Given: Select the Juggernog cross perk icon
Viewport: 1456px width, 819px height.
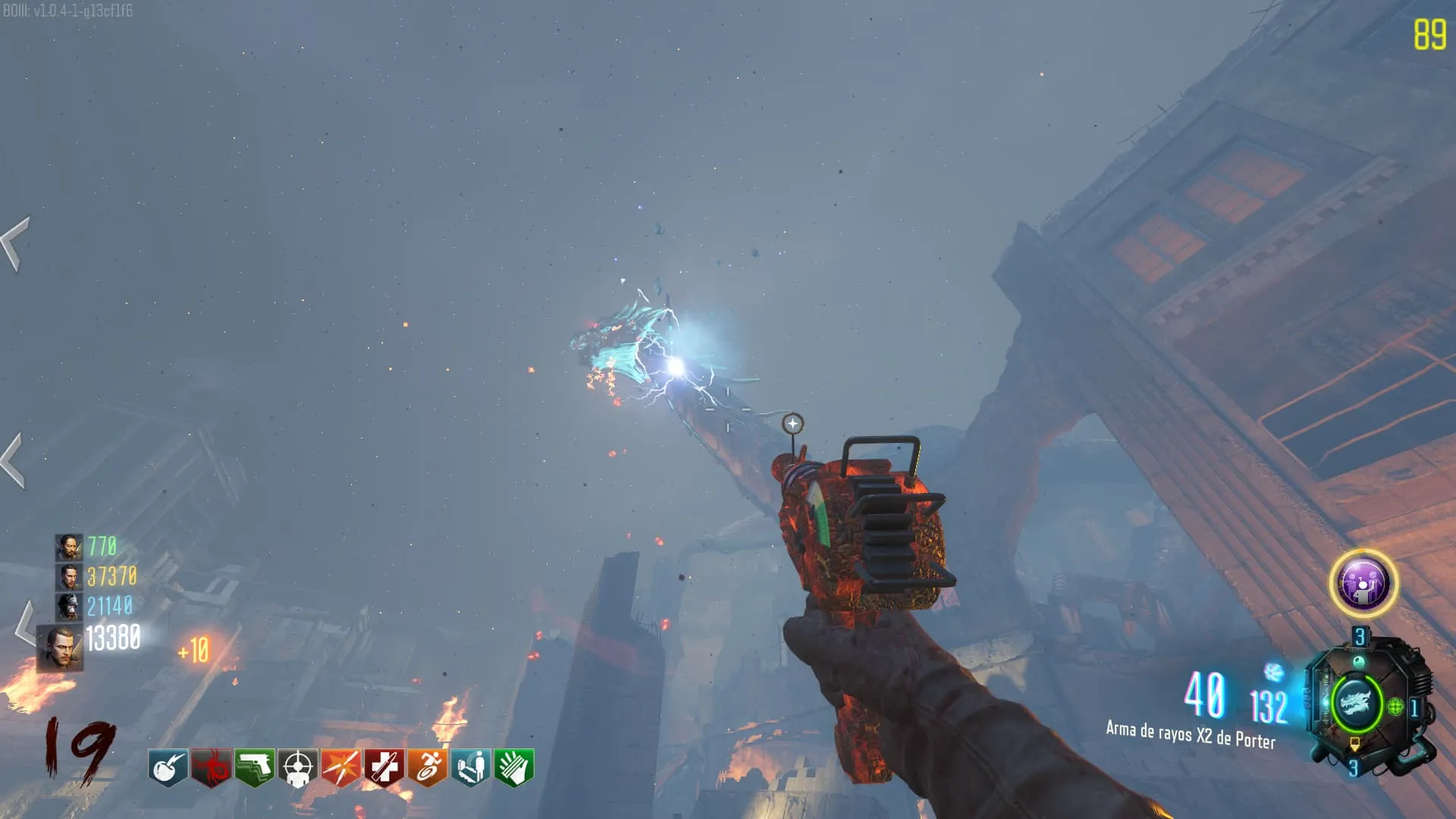Looking at the screenshot, I should 384,768.
